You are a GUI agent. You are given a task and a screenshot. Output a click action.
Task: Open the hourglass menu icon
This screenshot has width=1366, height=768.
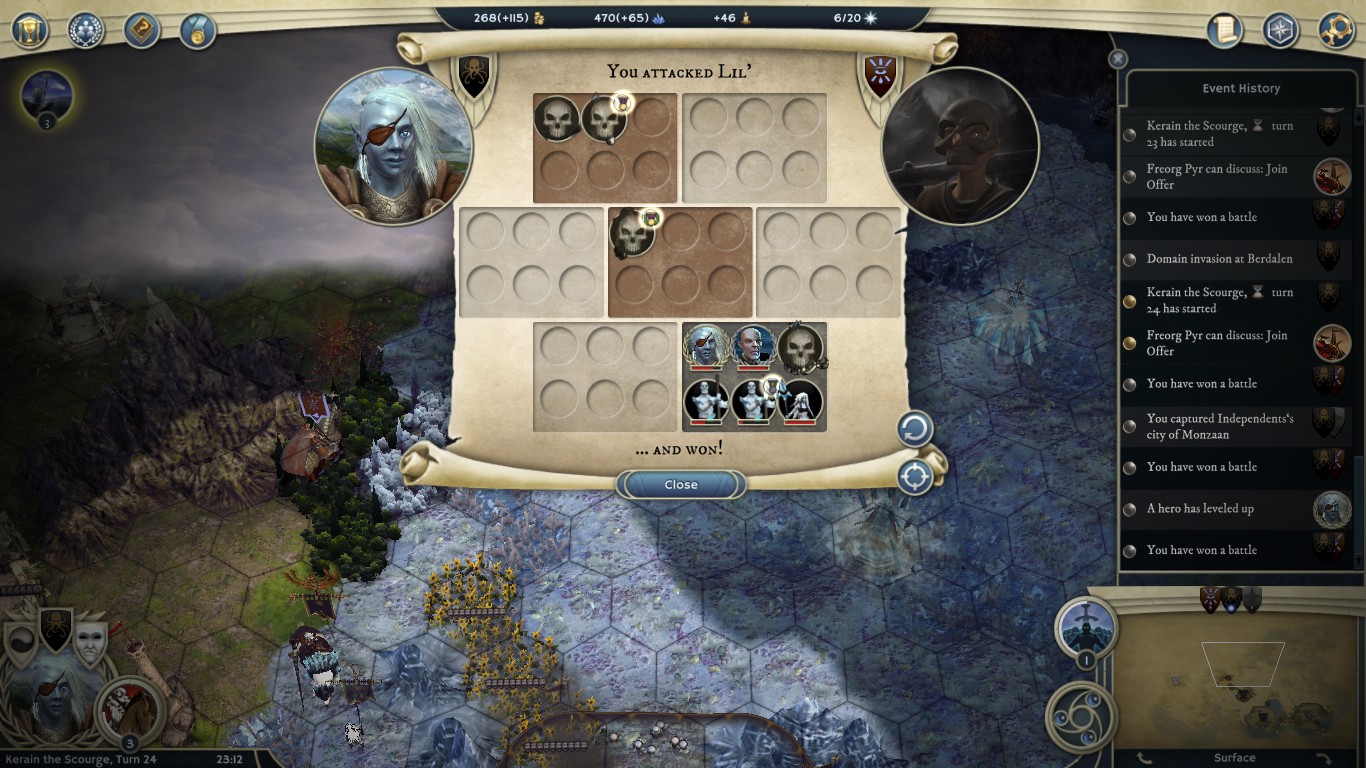30,30
